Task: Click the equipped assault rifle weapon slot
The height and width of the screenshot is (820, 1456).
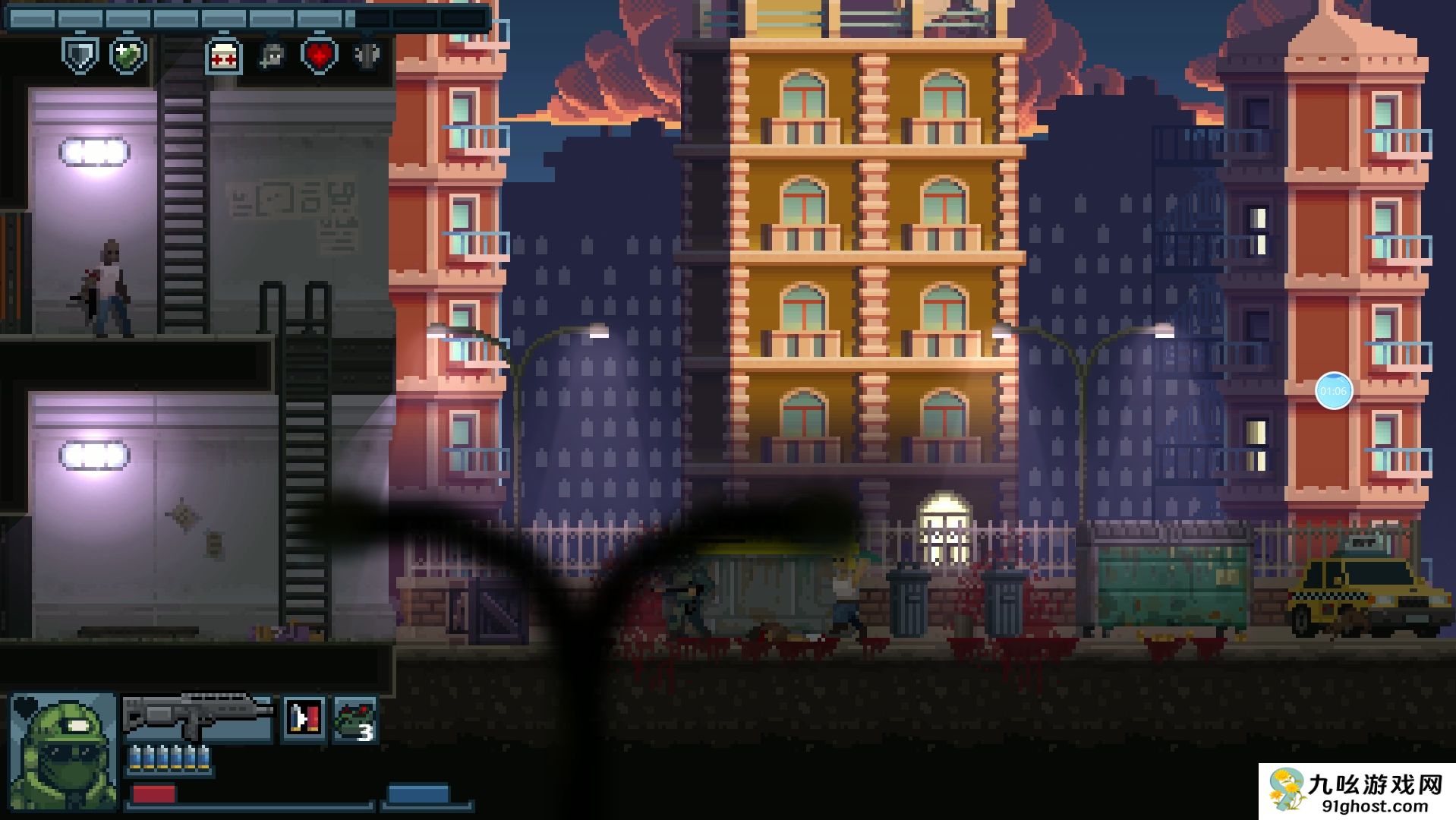Action: coord(197,716)
